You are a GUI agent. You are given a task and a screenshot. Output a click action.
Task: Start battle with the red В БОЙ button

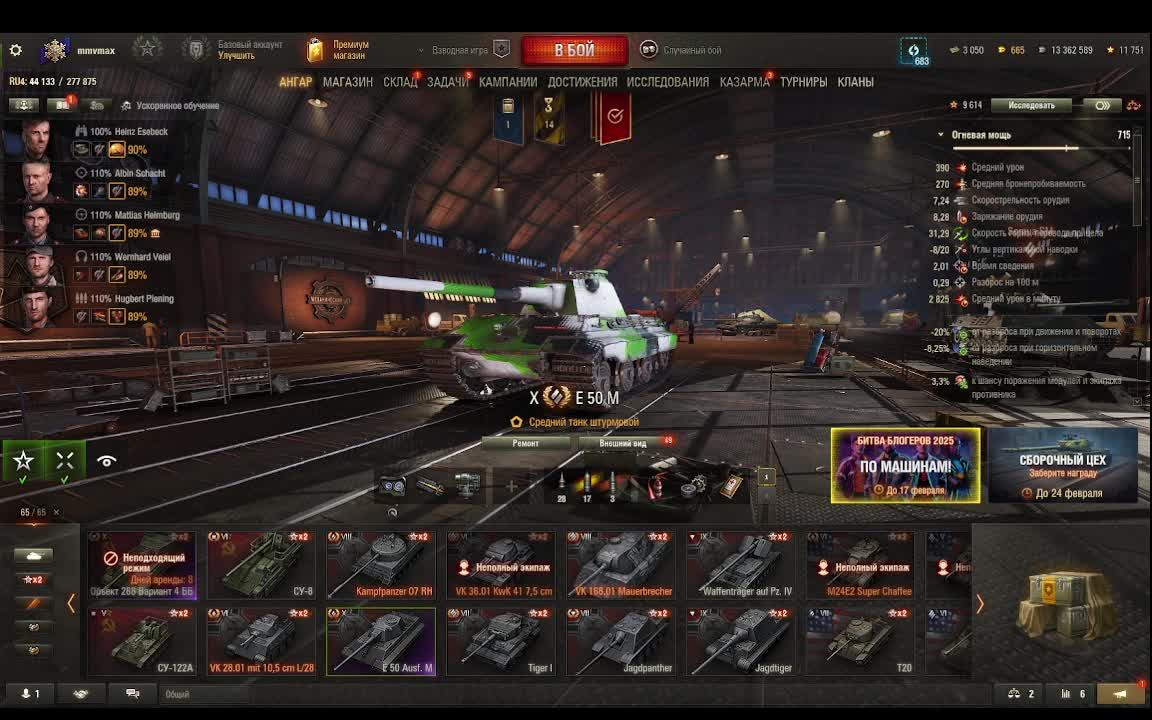pos(574,50)
